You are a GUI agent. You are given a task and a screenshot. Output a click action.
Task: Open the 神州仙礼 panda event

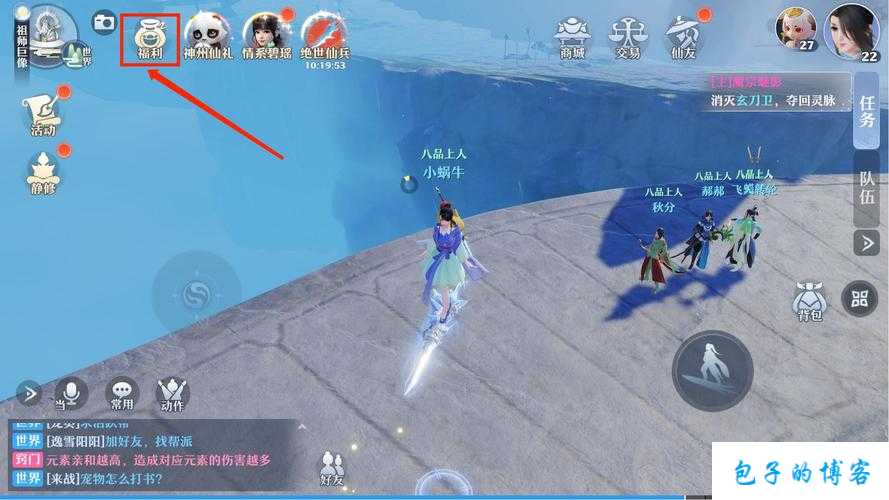click(x=208, y=36)
